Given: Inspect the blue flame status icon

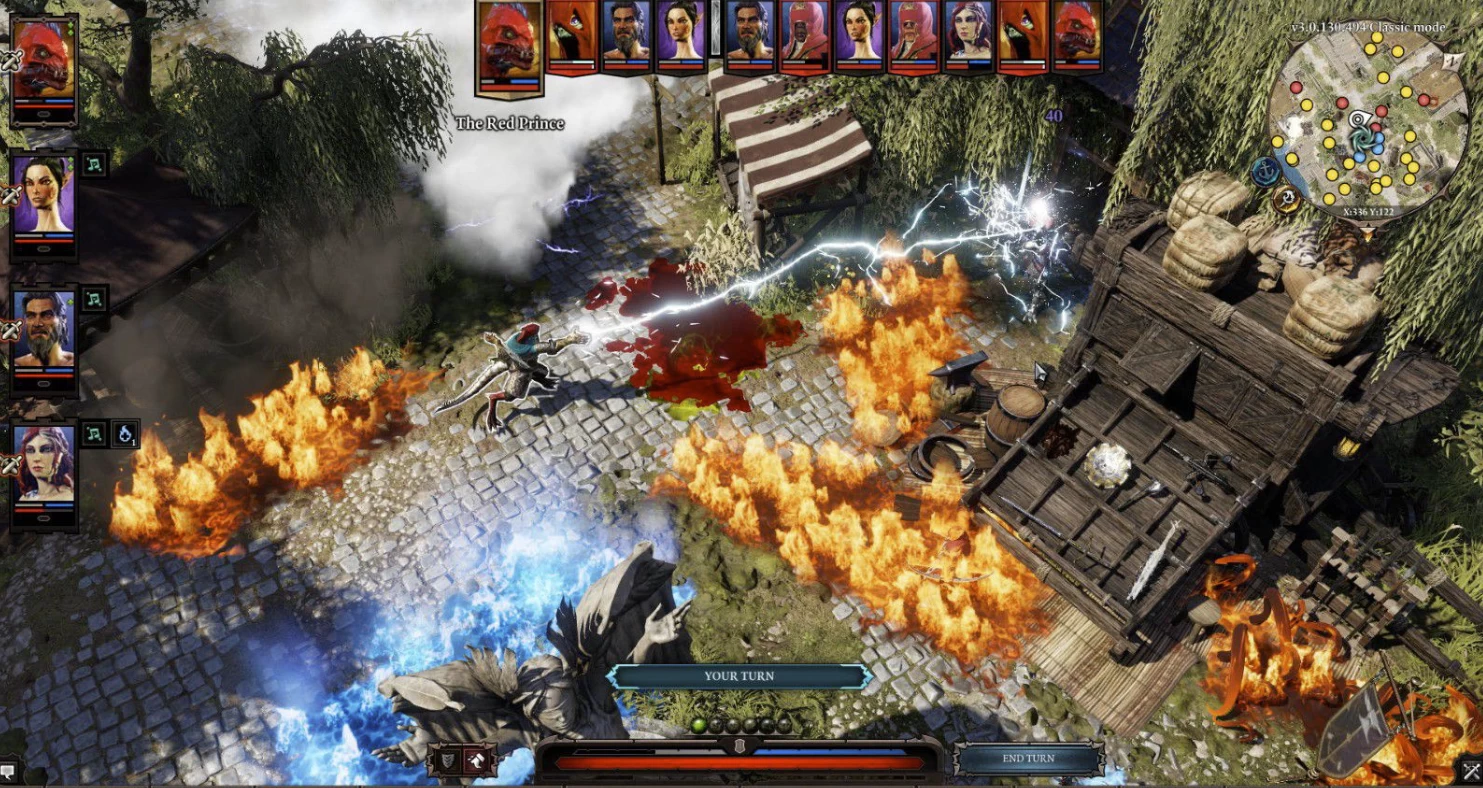Looking at the screenshot, I should (125, 434).
